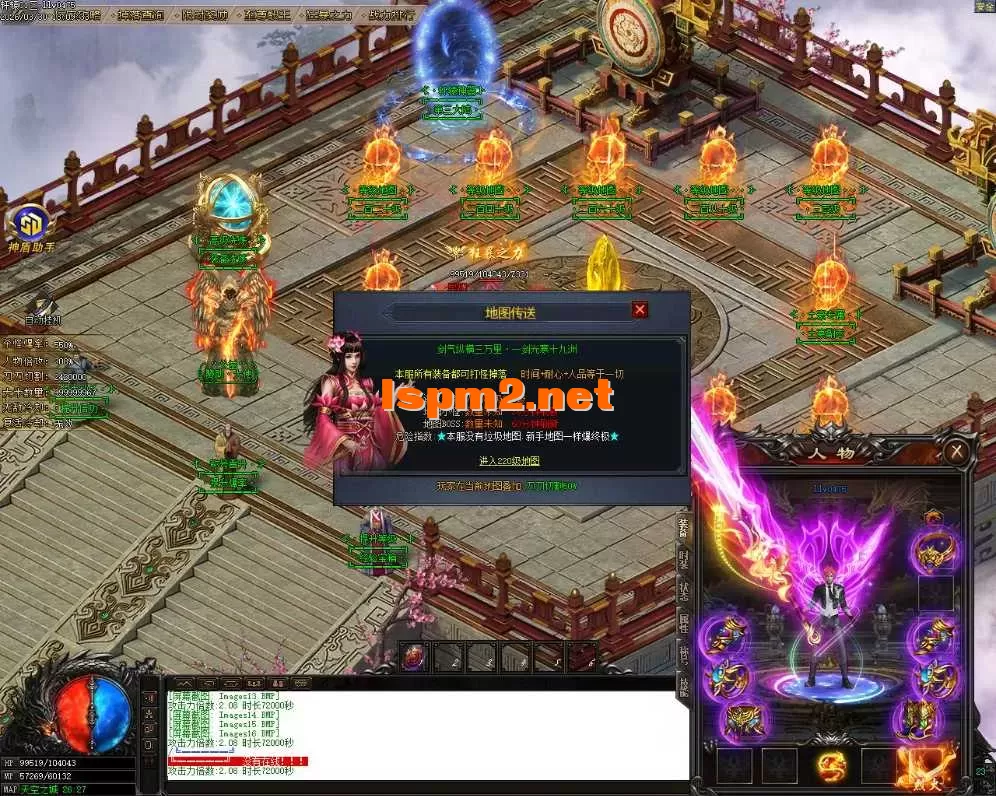Open the 神盾助手 helper icon
The image size is (996, 796).
pyautogui.click(x=27, y=225)
